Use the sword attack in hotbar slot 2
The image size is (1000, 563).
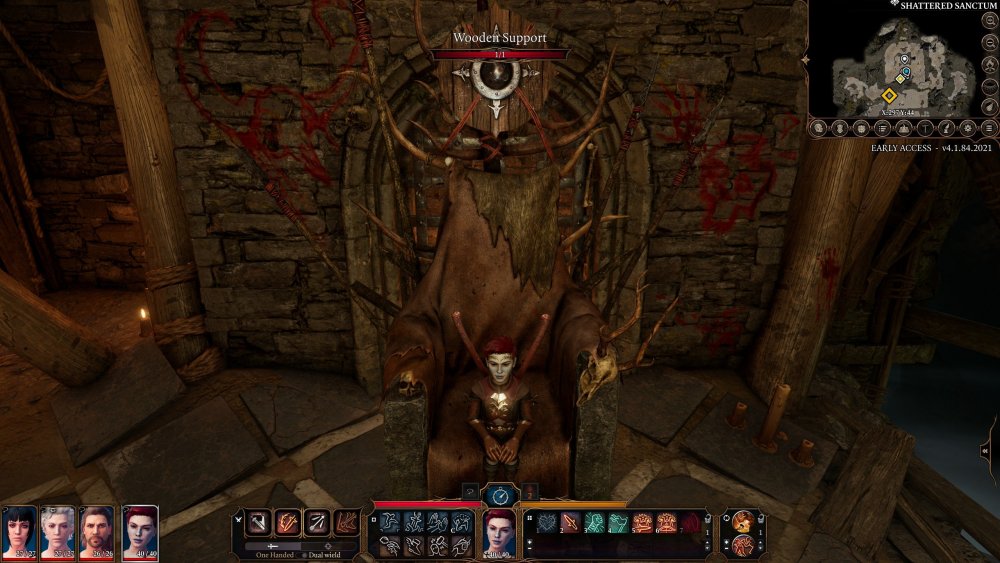(570, 522)
